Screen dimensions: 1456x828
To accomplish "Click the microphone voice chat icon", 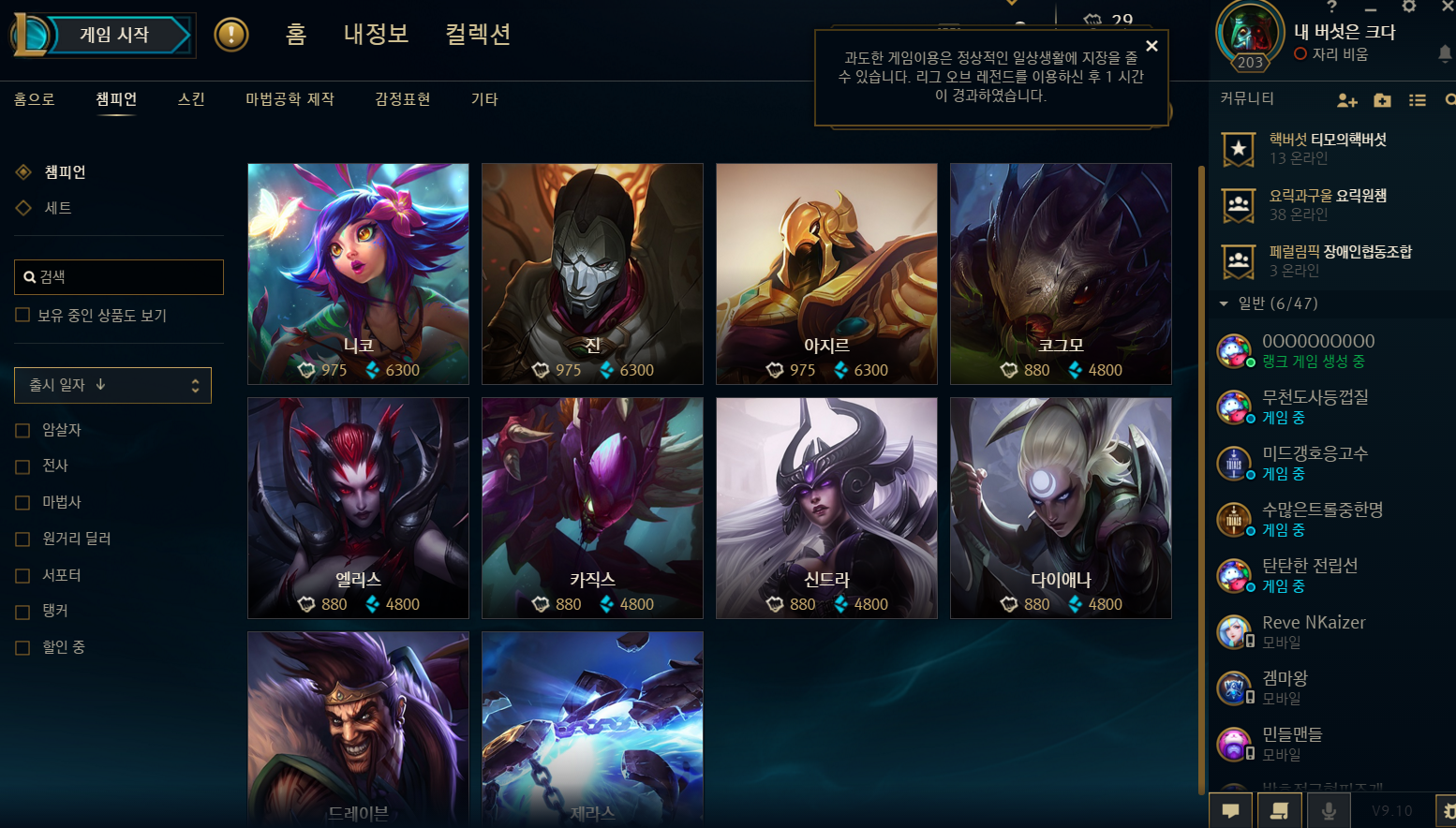I will pyautogui.click(x=1329, y=809).
